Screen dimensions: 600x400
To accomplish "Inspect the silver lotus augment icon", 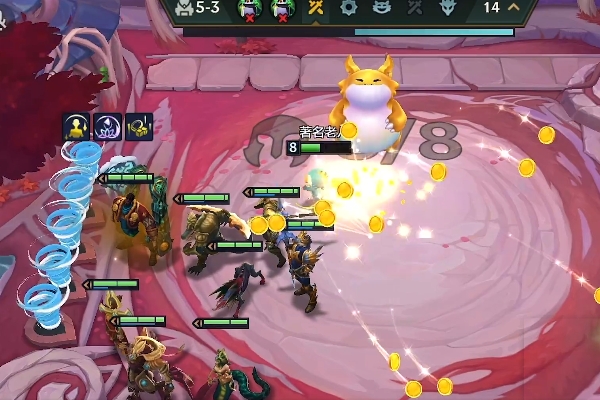I will (x=108, y=126).
